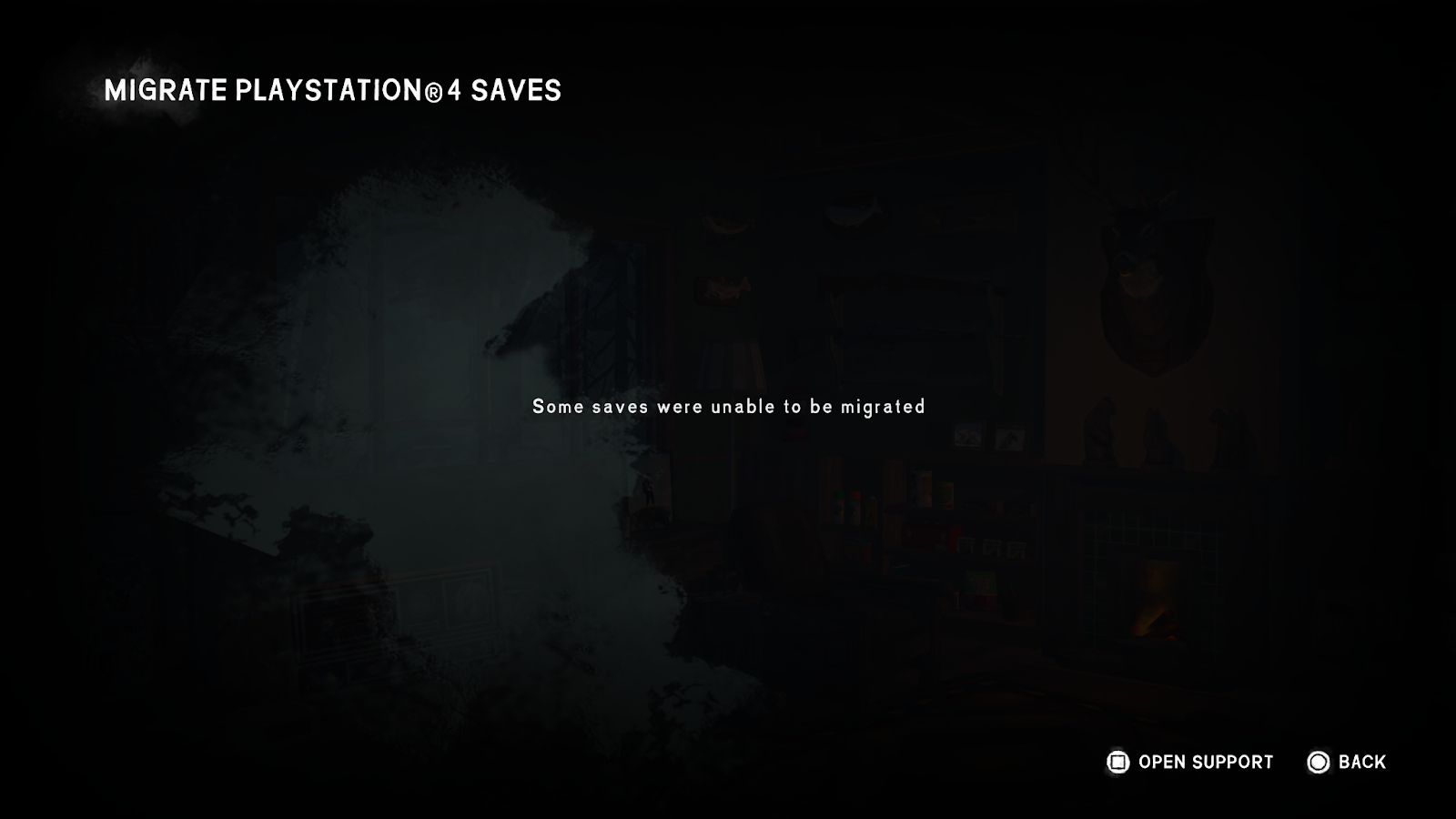Click the white square glyph in bottom bar

coord(1117,762)
